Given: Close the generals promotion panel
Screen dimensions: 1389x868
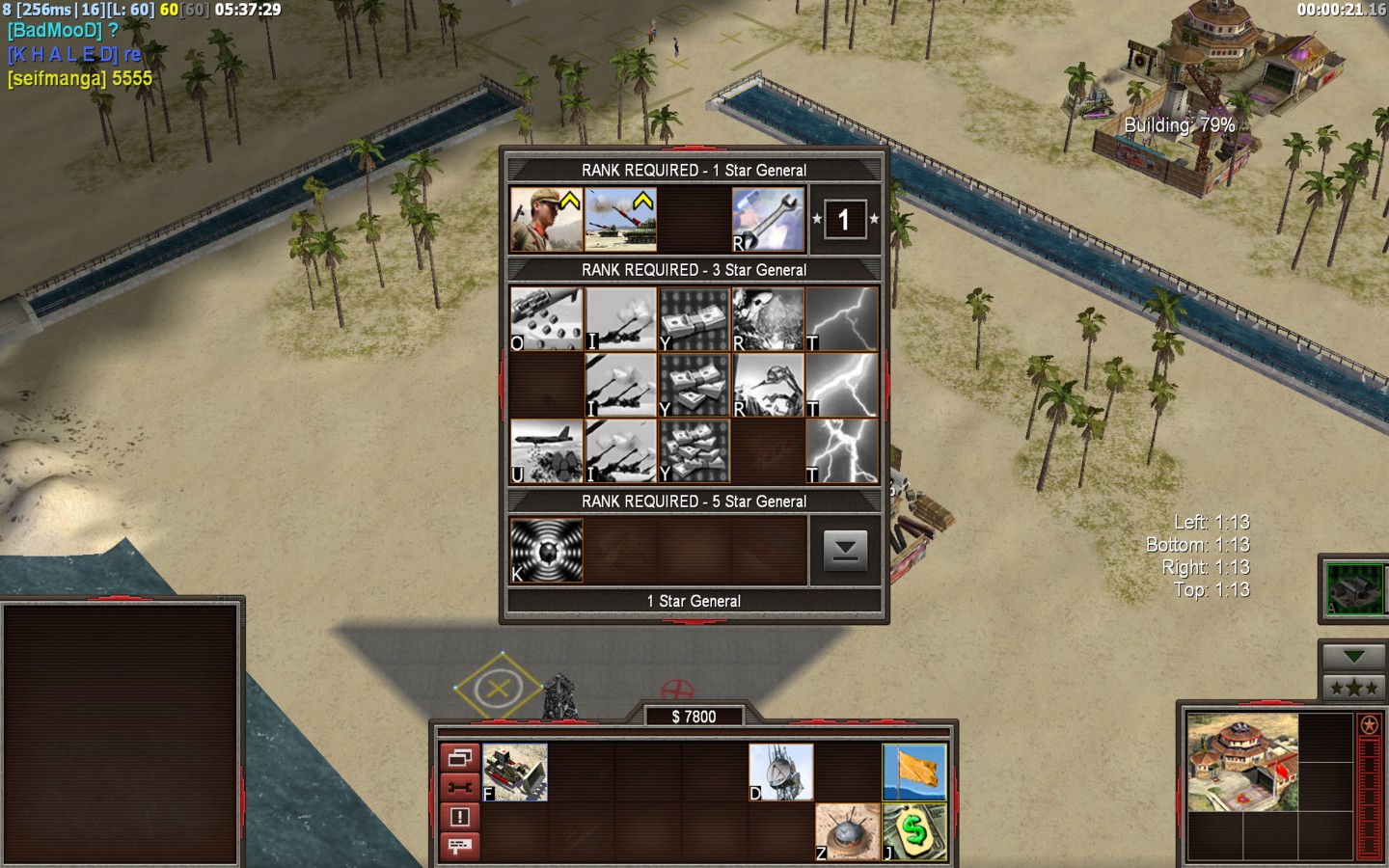Looking at the screenshot, I should (x=845, y=551).
